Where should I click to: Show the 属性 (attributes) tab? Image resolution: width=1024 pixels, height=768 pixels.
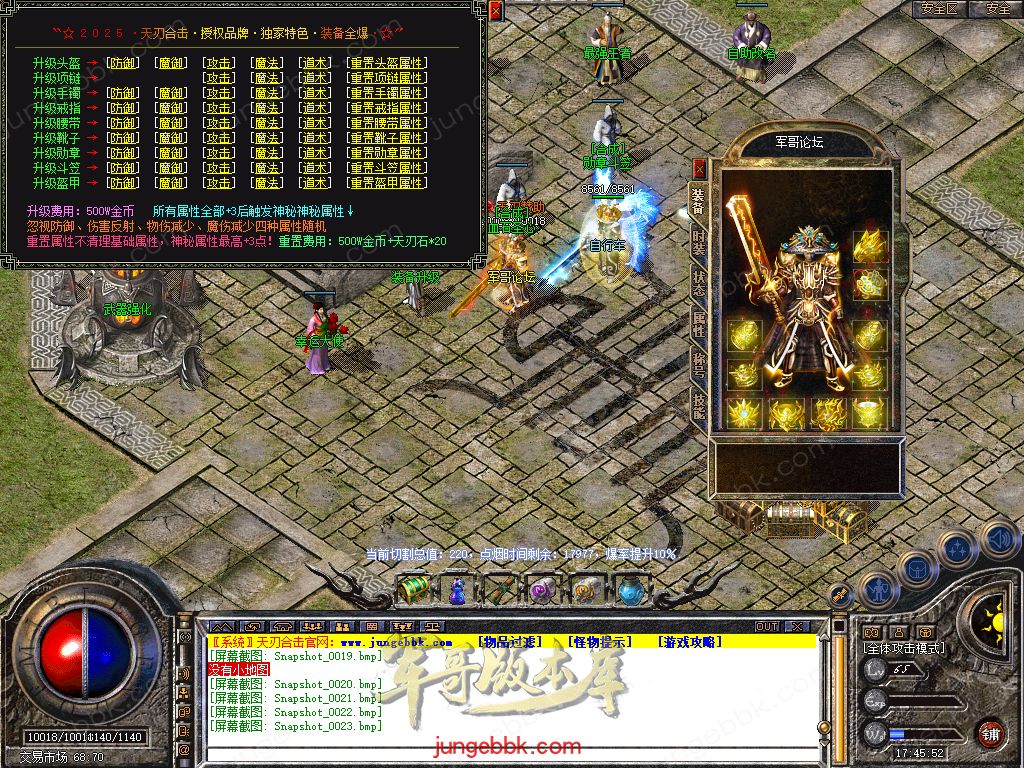(698, 323)
